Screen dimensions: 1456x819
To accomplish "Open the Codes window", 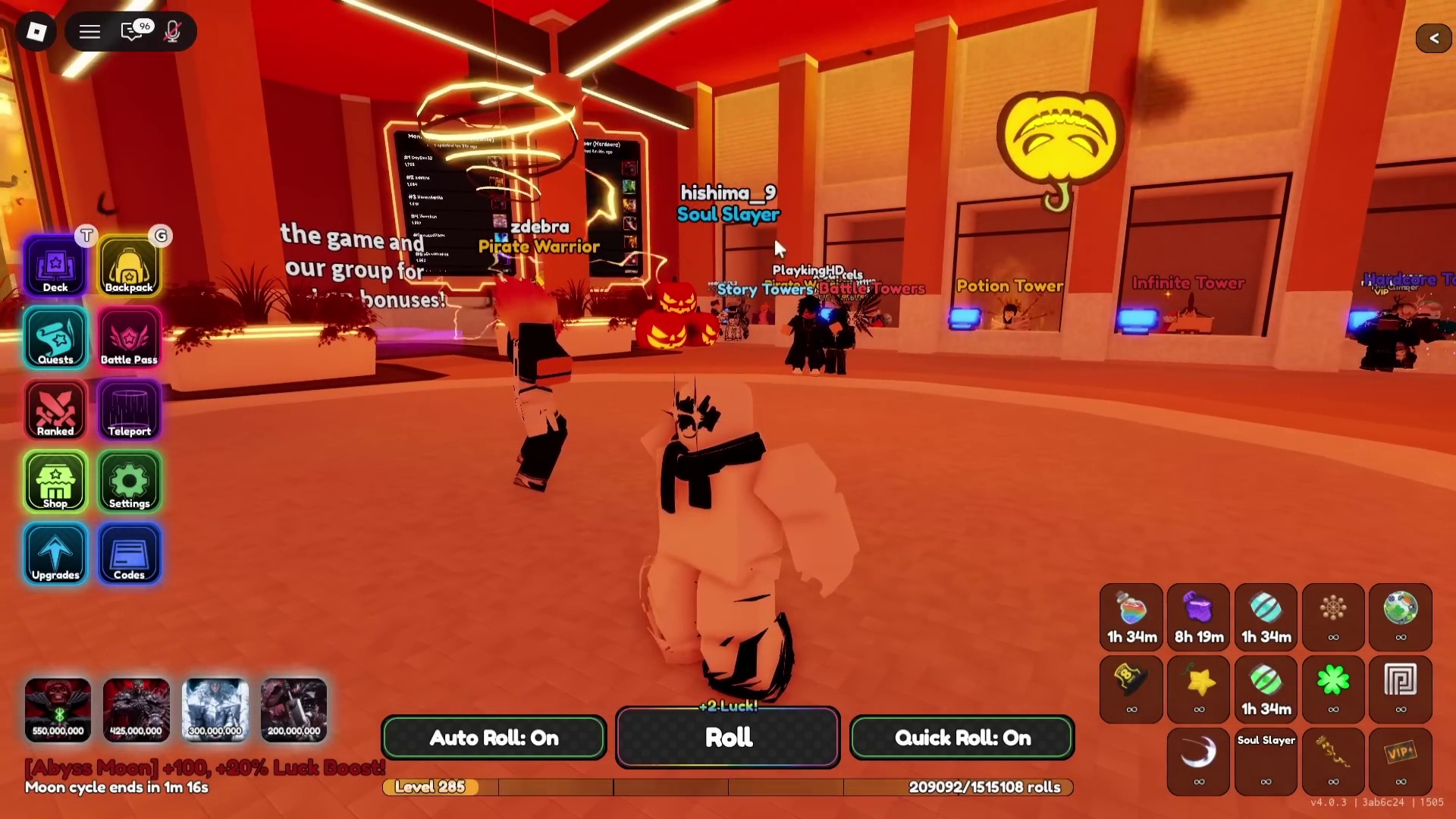I will pos(129,554).
